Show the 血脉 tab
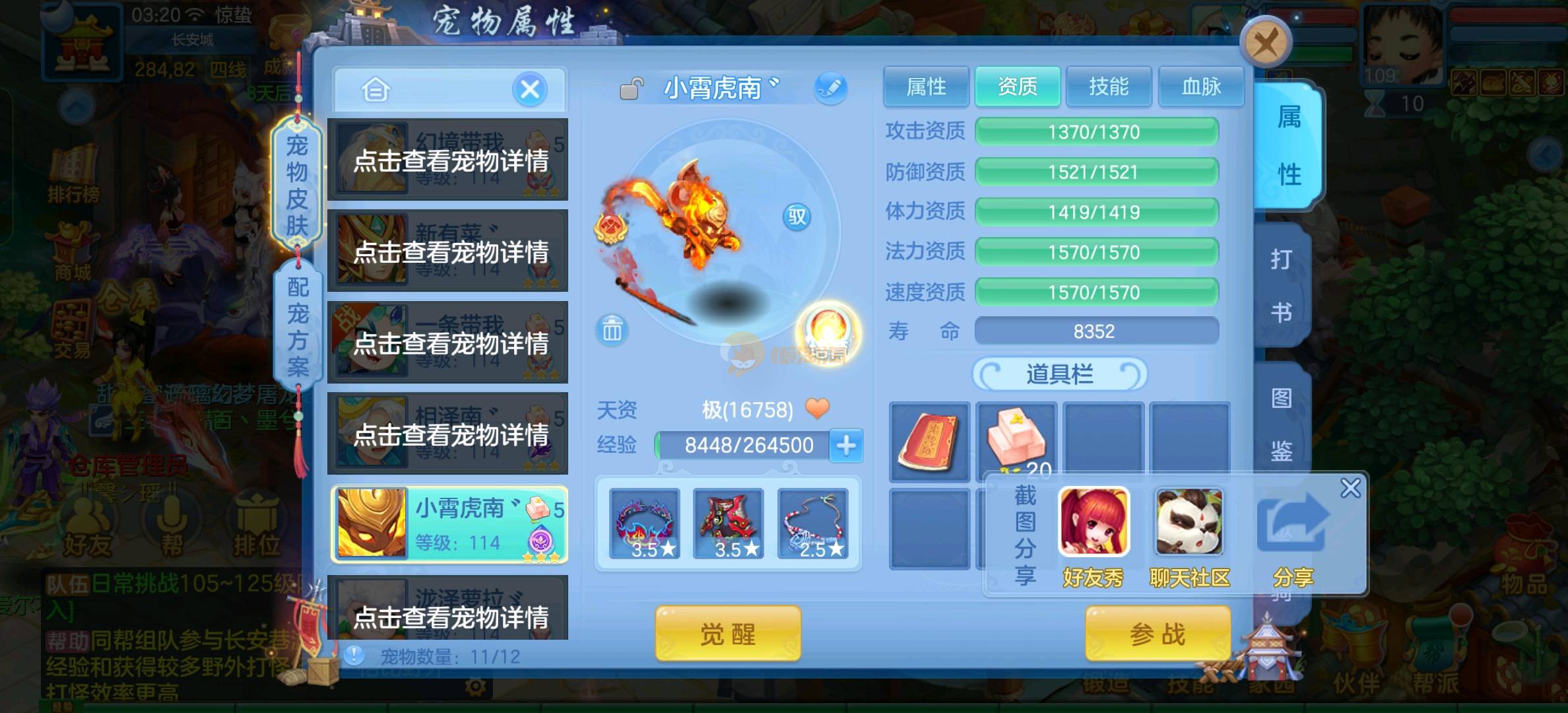Screen dimensions: 1568x713 (x=1200, y=86)
